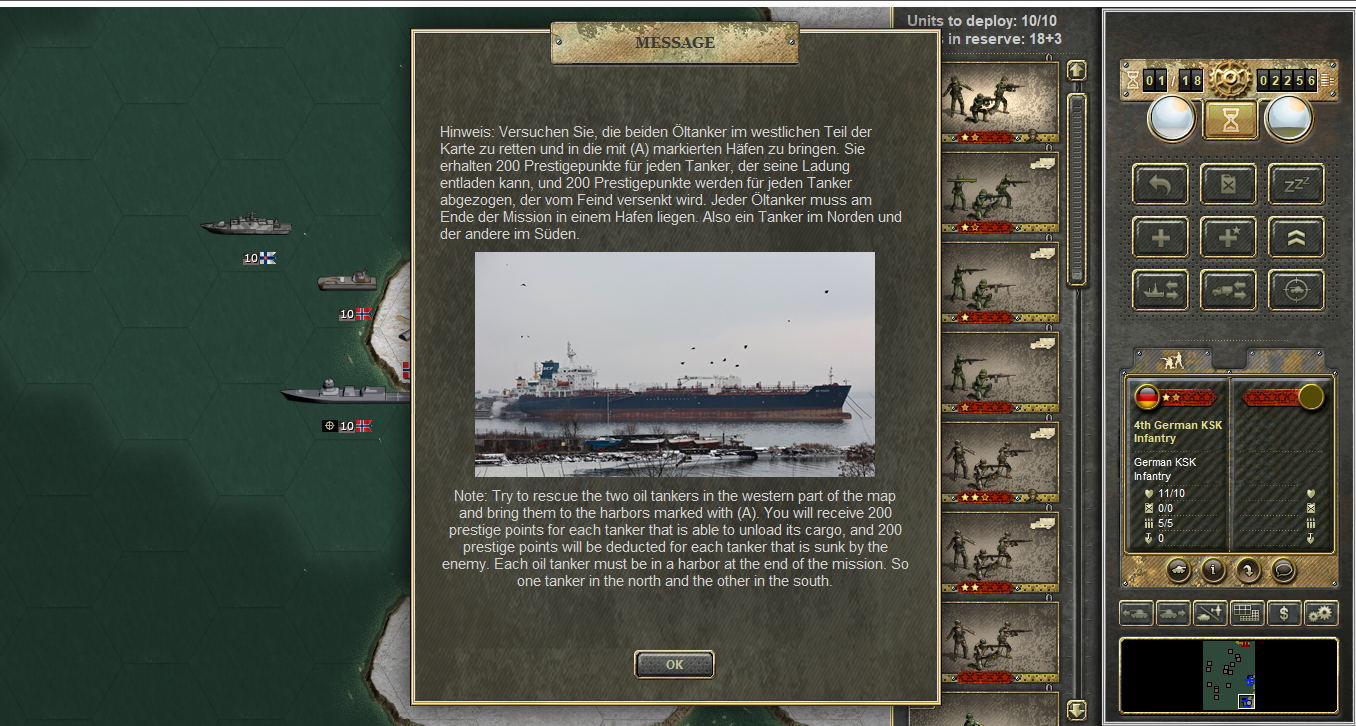Open game settings with the gears button
This screenshot has width=1356, height=726.
1322,613
